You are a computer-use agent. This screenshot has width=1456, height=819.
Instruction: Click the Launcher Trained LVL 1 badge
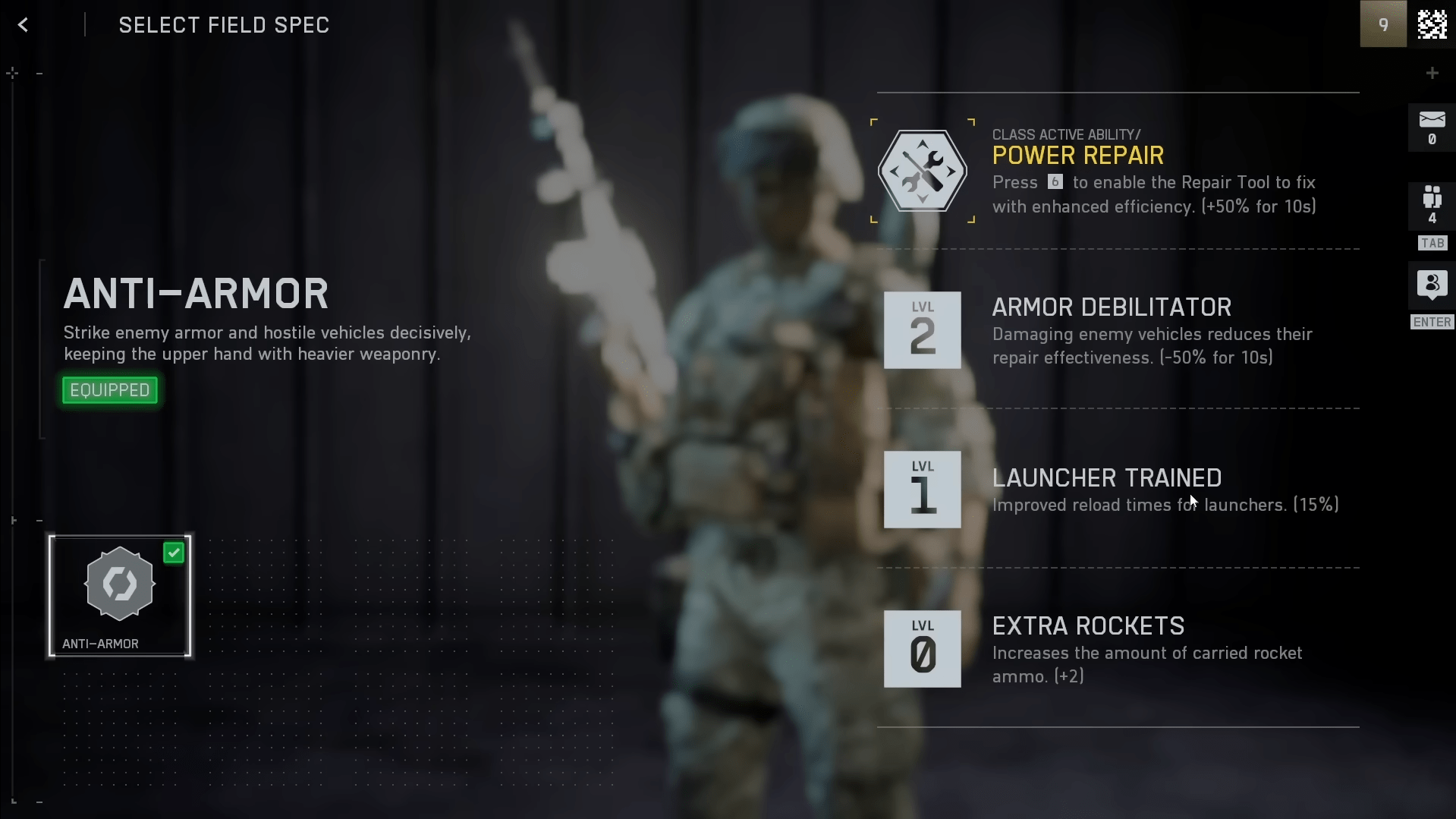922,490
